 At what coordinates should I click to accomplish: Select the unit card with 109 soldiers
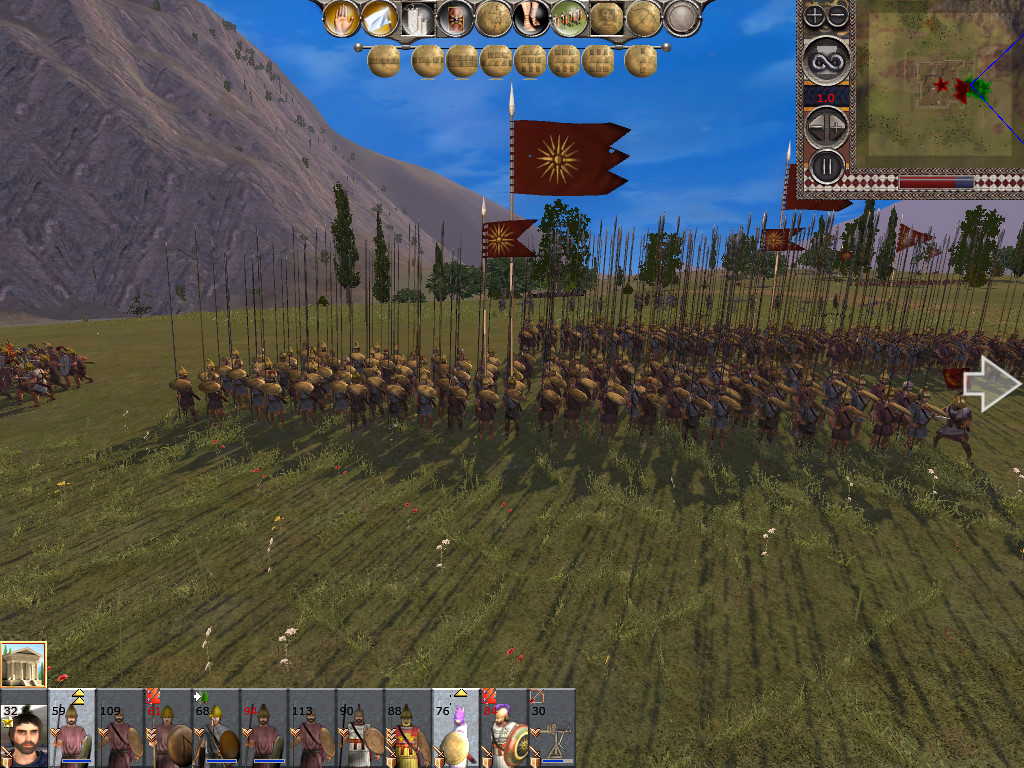pos(120,728)
